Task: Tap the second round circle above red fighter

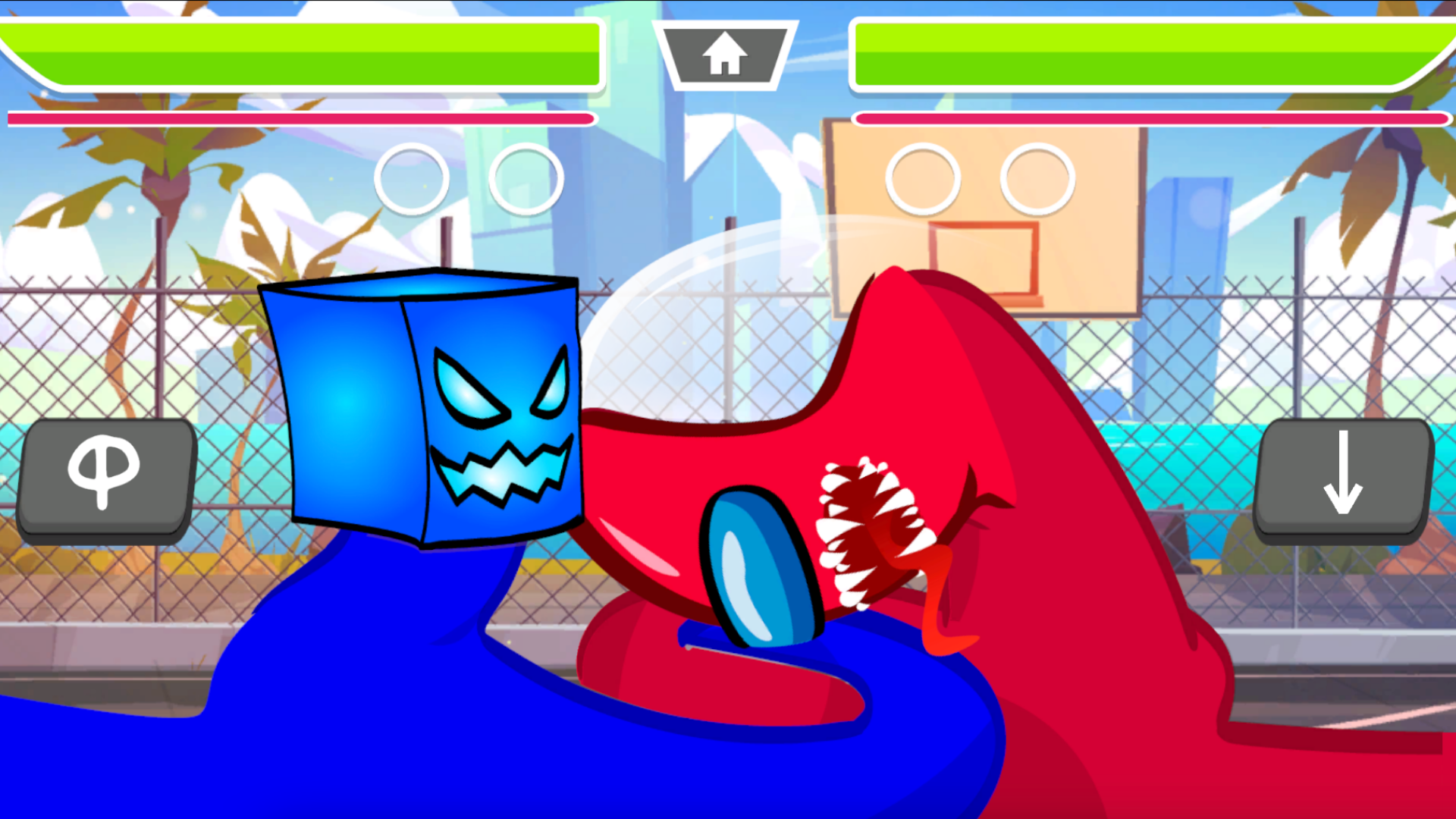Action: click(x=1036, y=179)
